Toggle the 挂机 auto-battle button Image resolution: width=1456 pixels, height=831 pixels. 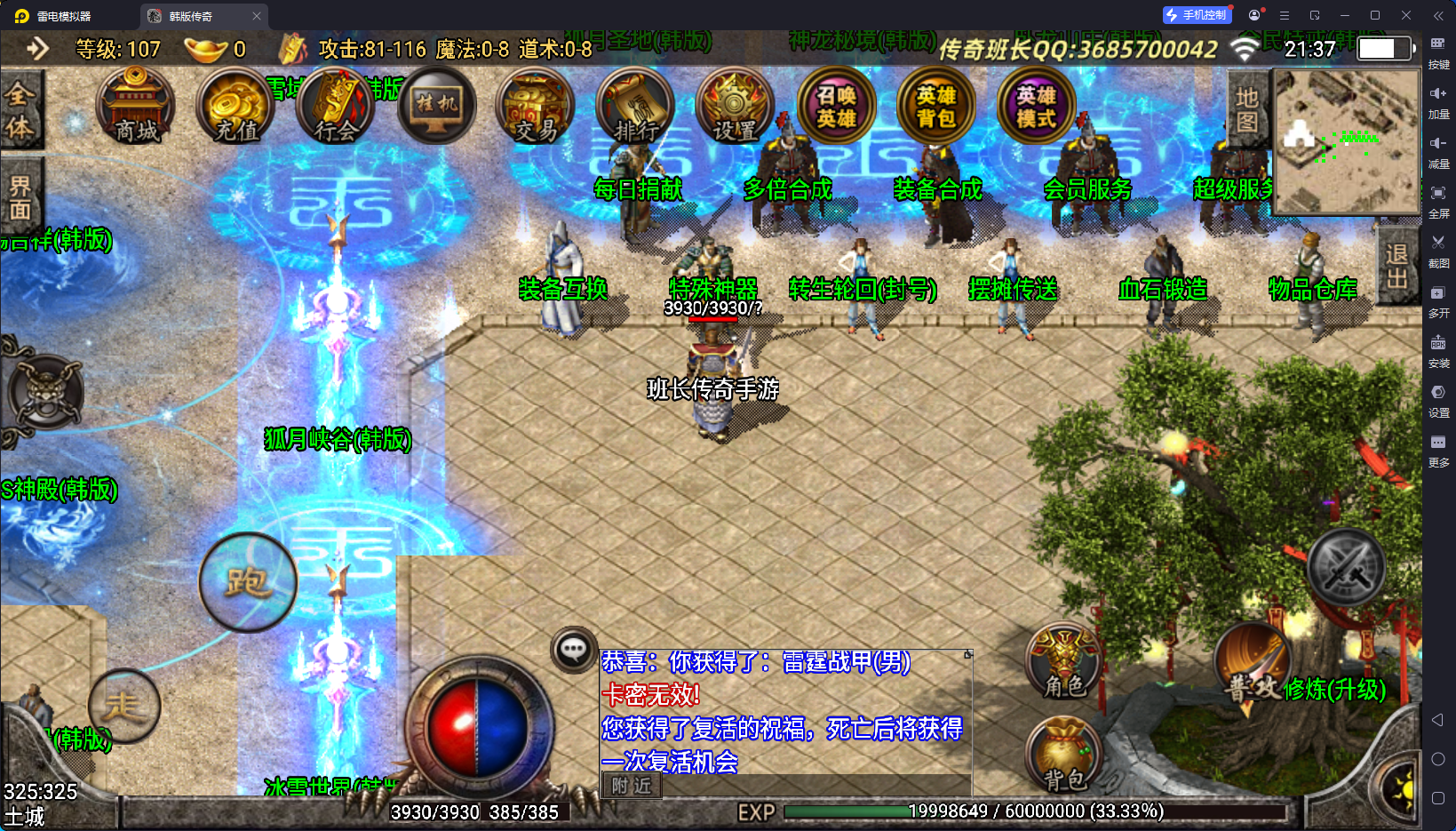436,107
